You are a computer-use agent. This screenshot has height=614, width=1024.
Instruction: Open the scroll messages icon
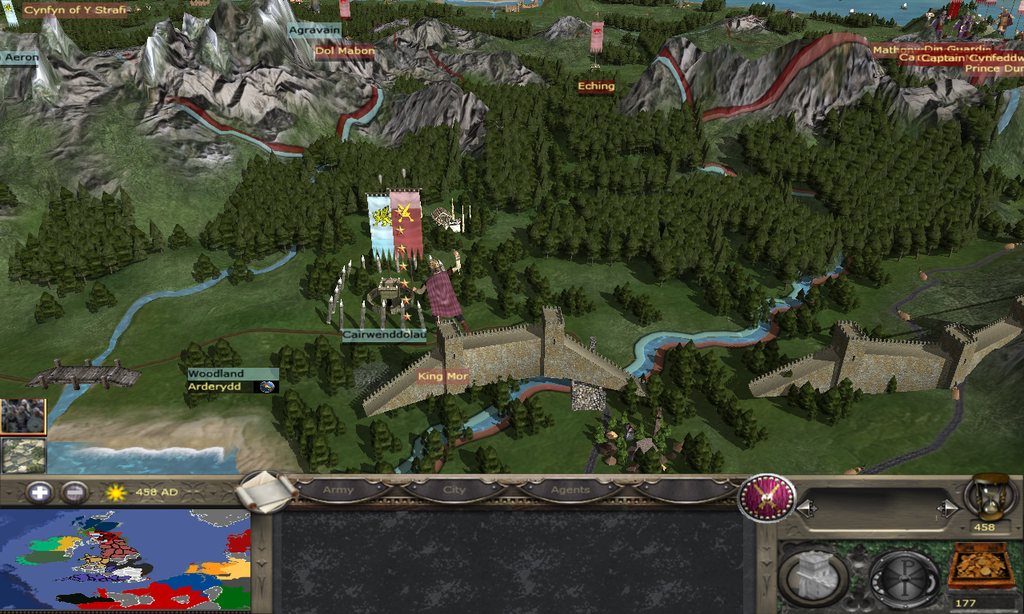267,491
